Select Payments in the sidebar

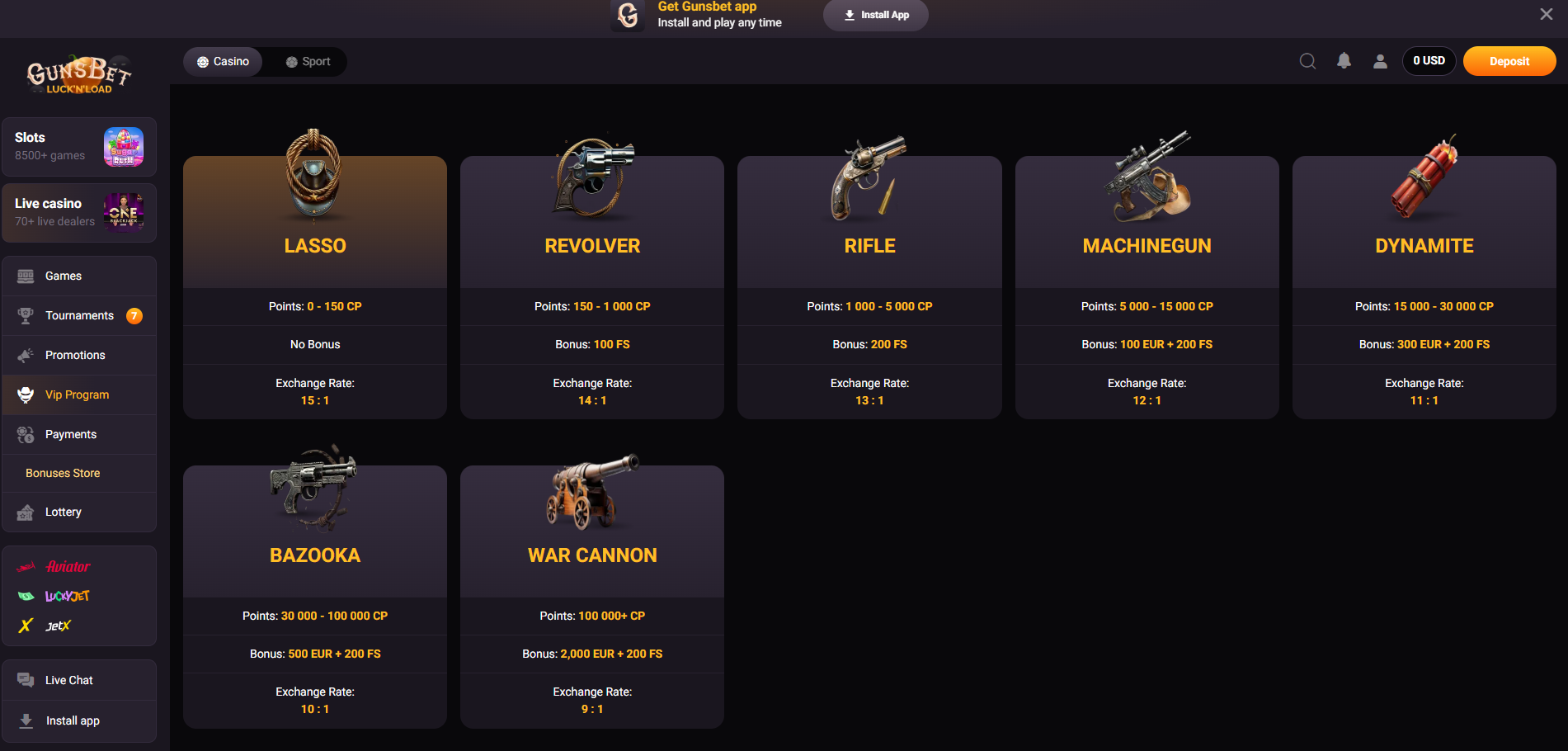71,435
